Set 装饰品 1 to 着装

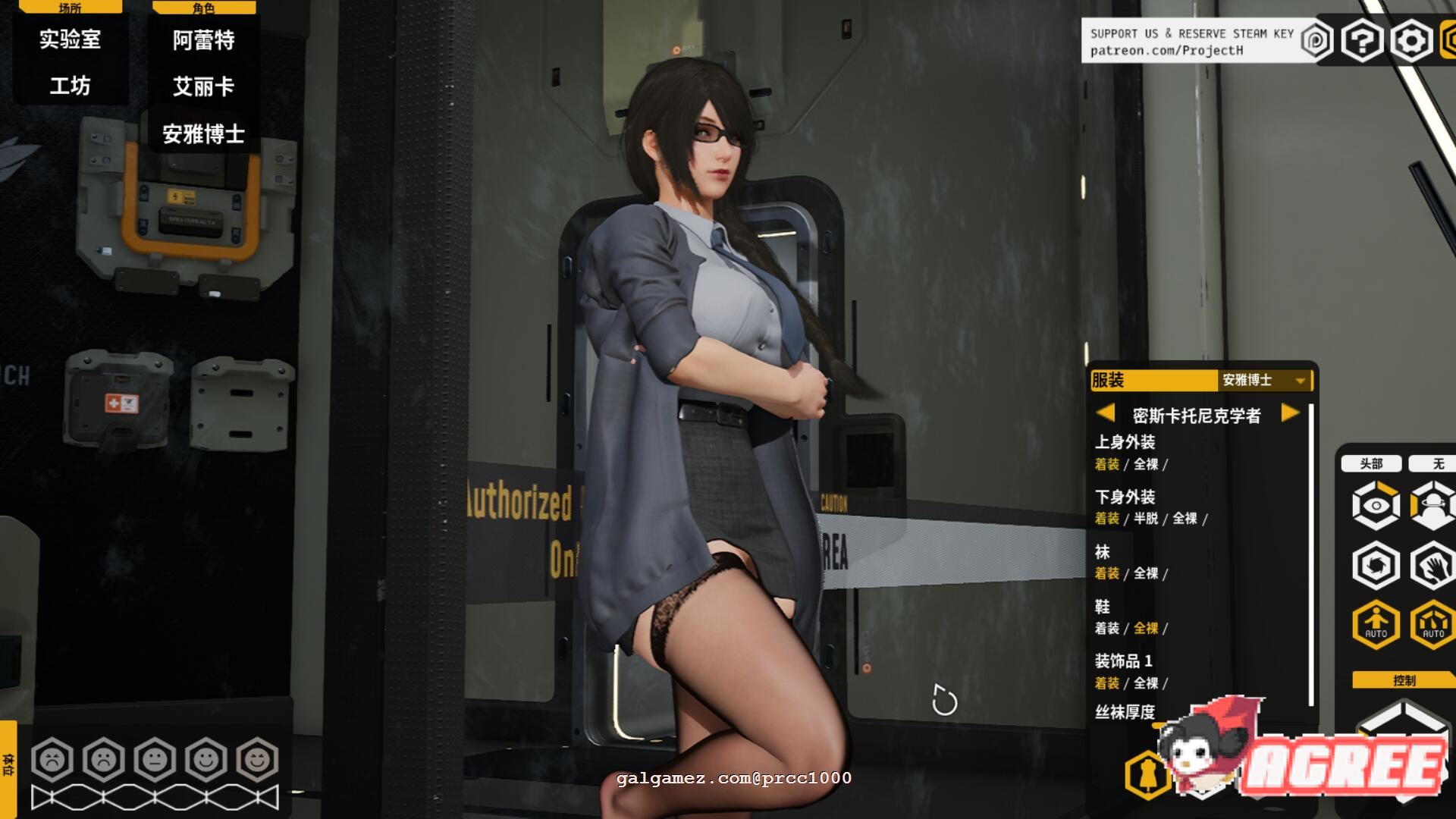(1106, 683)
